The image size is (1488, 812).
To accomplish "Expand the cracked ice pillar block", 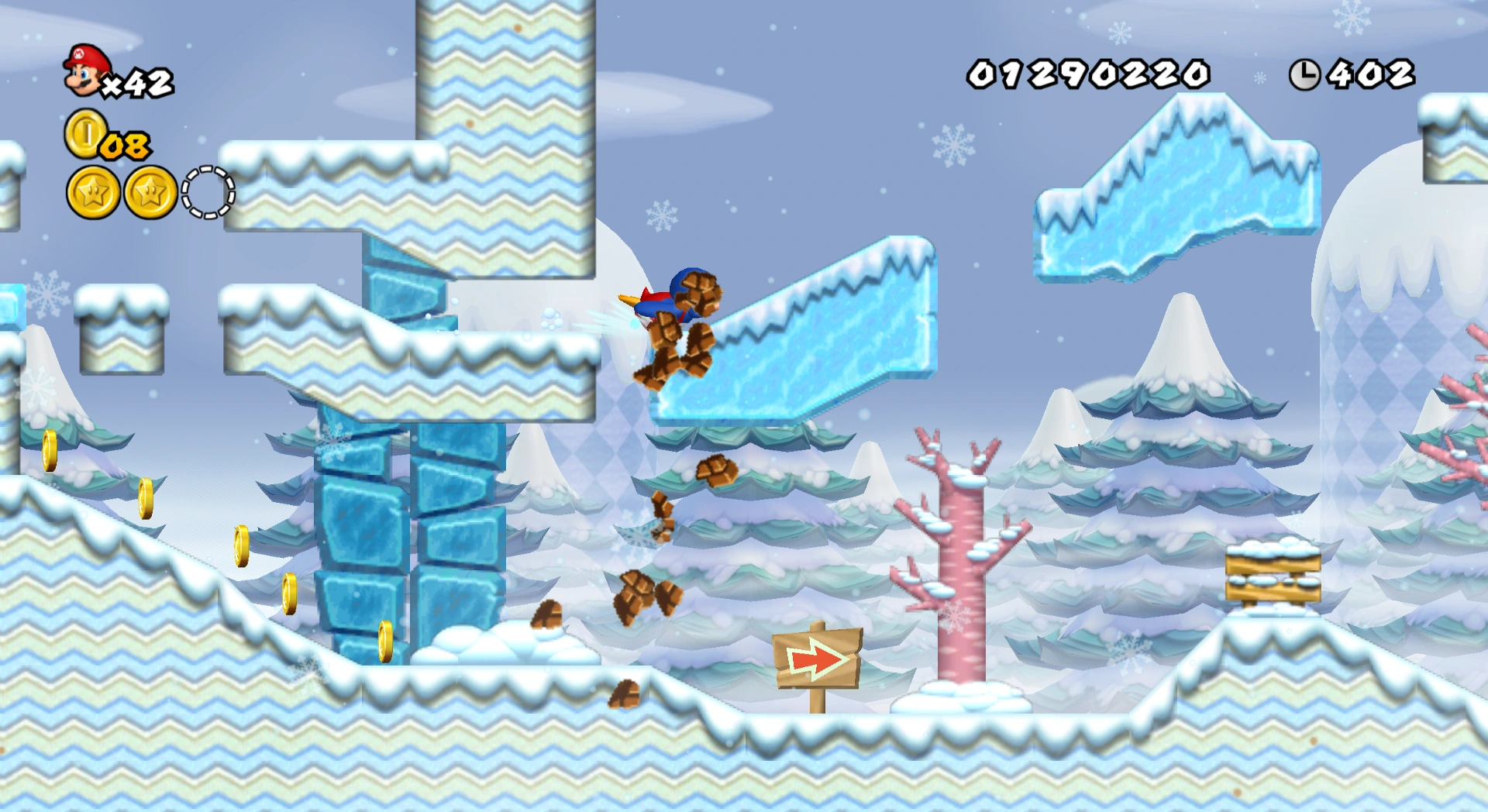I will point(411,542).
